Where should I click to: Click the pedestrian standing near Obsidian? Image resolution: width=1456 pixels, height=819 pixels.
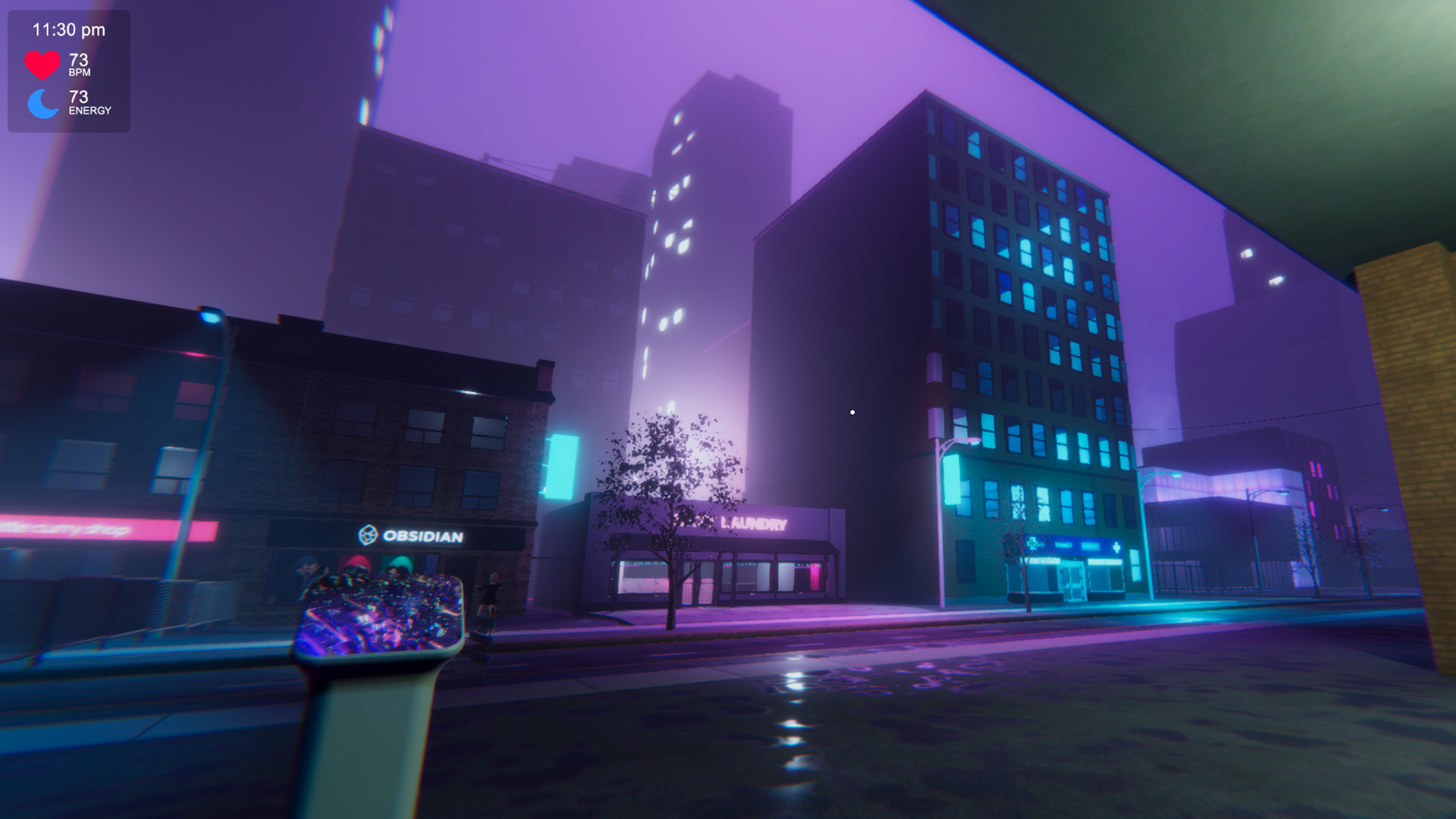tap(491, 595)
